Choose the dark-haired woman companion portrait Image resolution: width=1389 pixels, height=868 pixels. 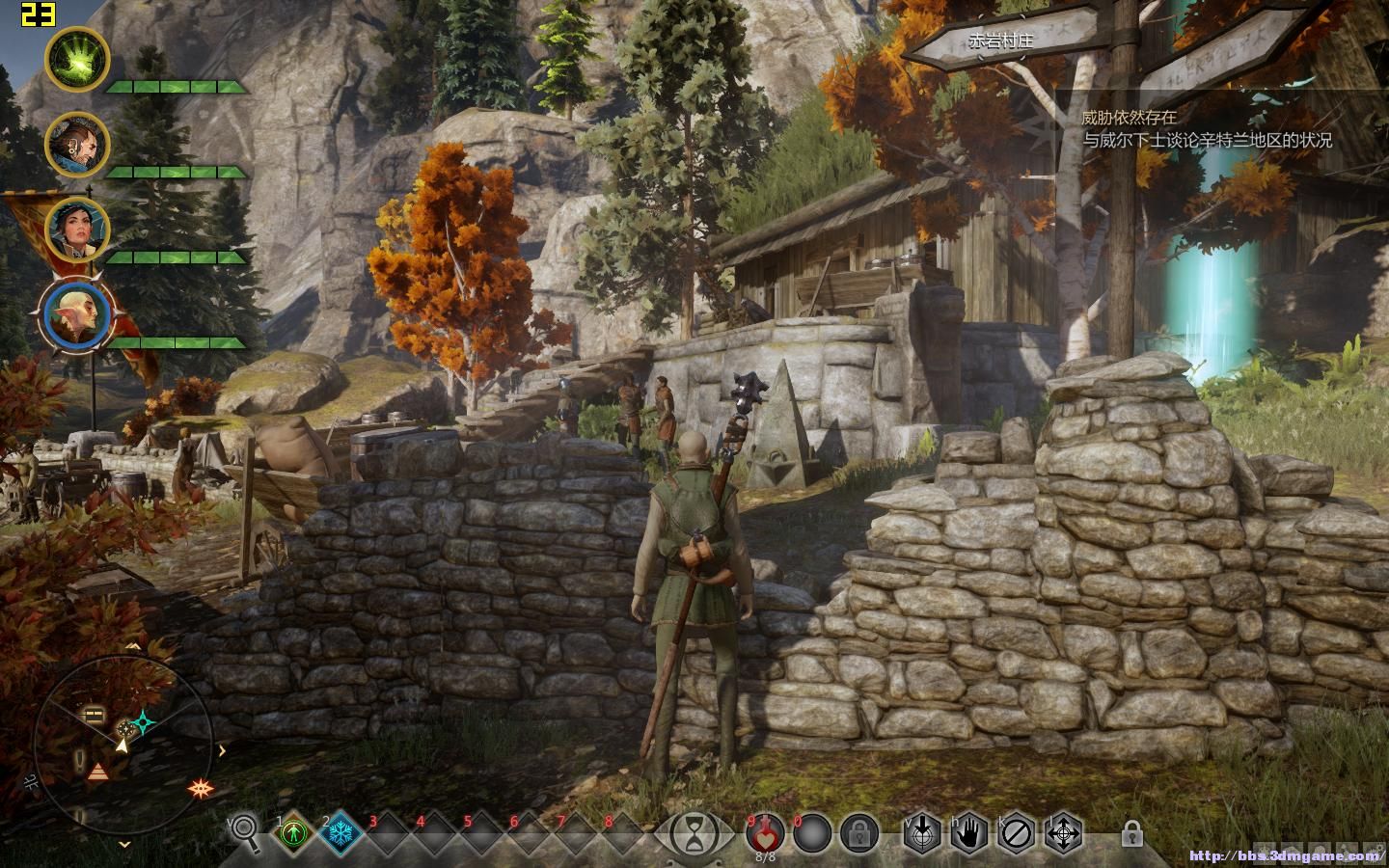(77, 230)
